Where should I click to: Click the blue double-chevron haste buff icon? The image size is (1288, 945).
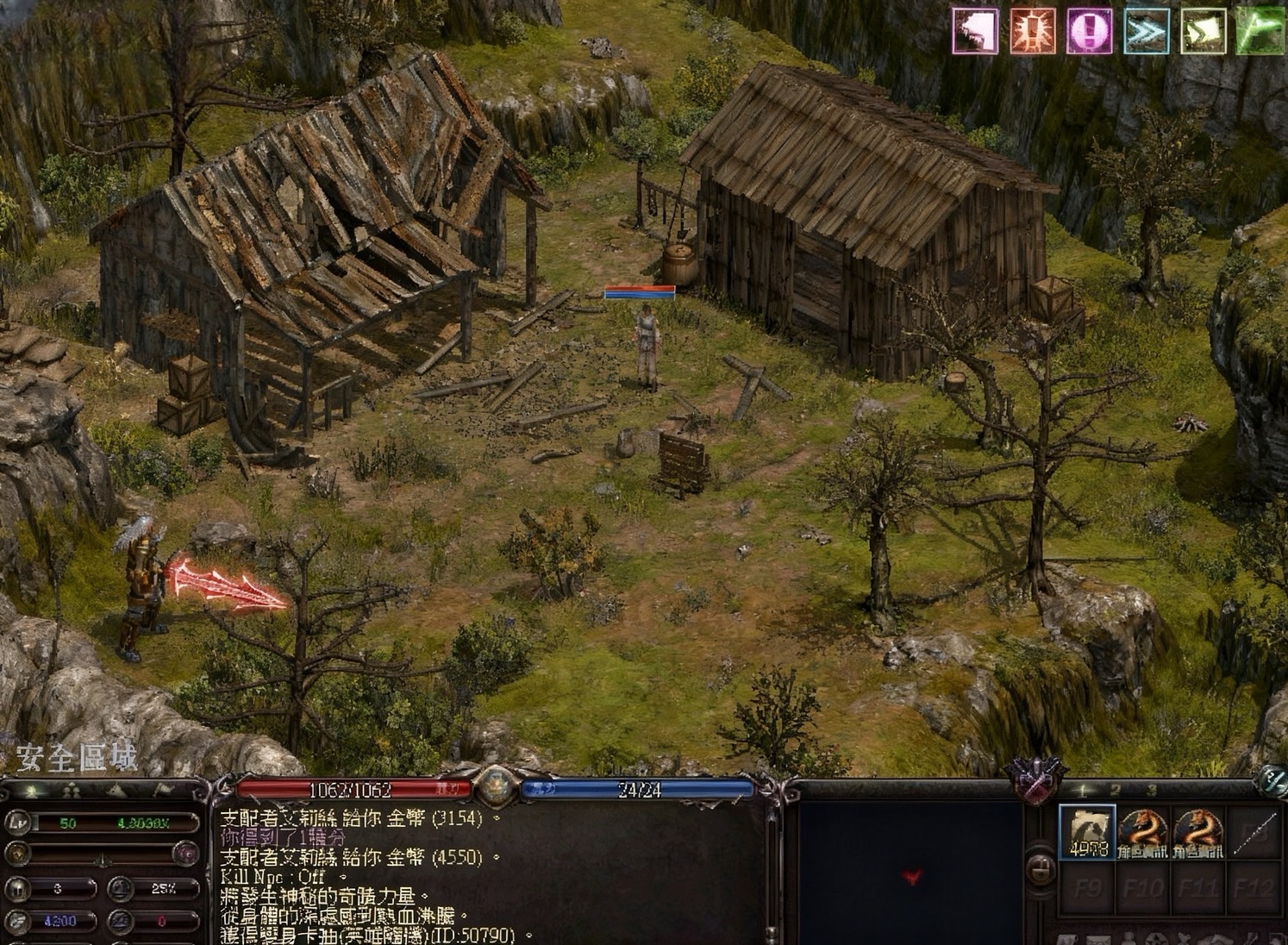pos(1146,32)
